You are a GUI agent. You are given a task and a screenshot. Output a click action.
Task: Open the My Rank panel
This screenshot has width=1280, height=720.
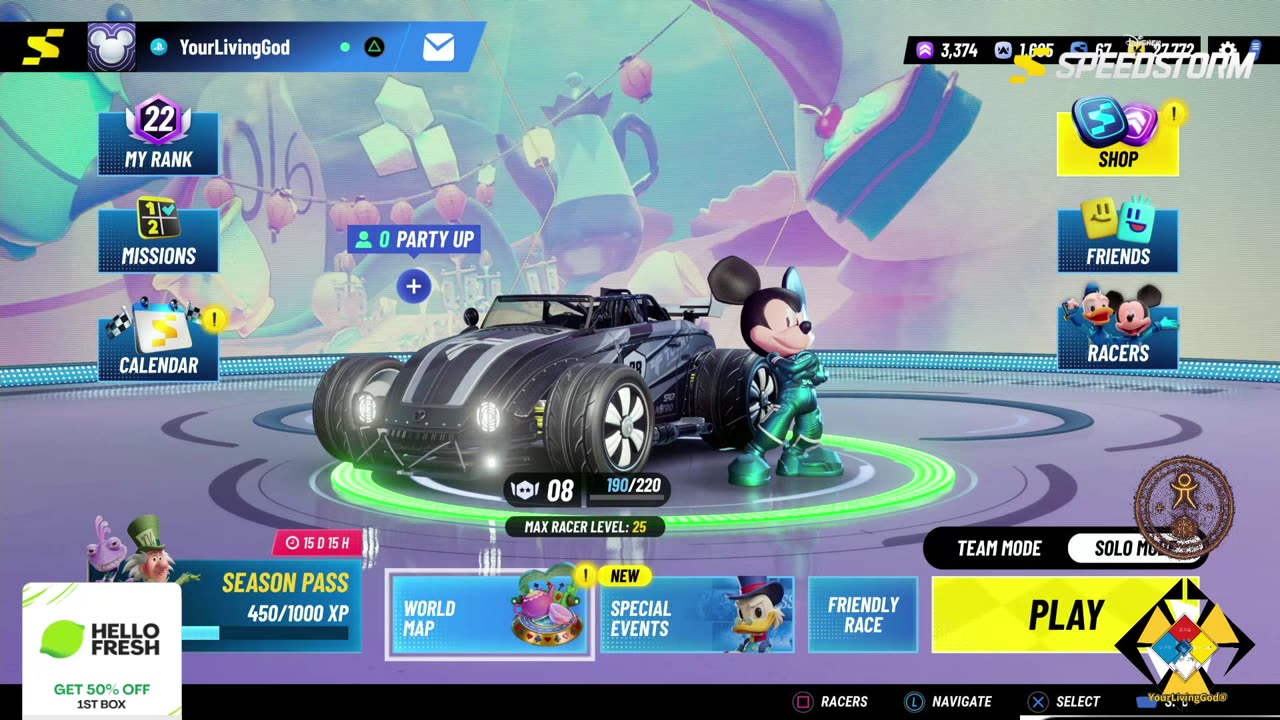[x=158, y=141]
